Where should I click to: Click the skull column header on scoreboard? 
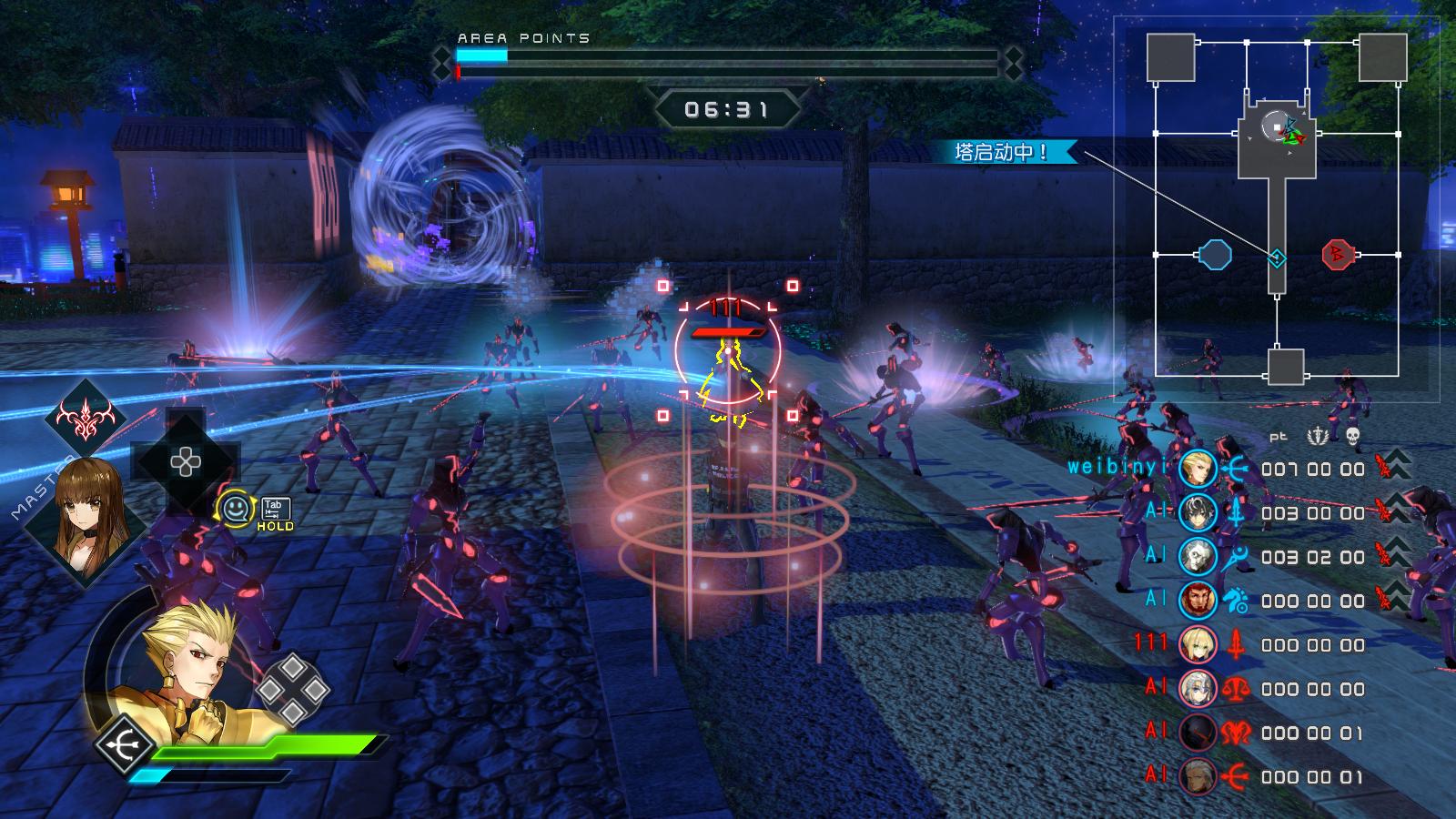pyautogui.click(x=1352, y=437)
